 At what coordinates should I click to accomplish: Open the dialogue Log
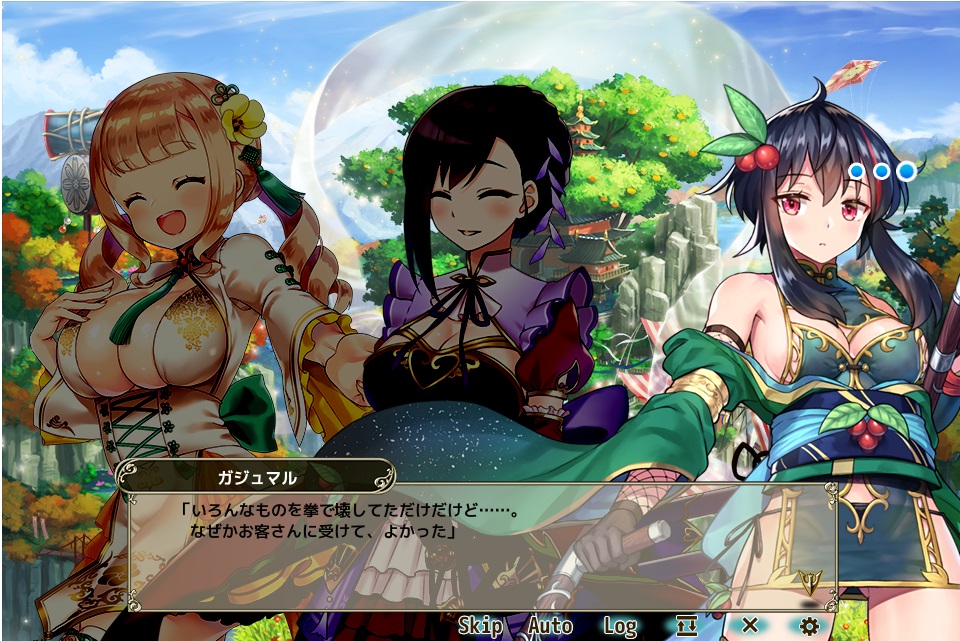(620, 627)
